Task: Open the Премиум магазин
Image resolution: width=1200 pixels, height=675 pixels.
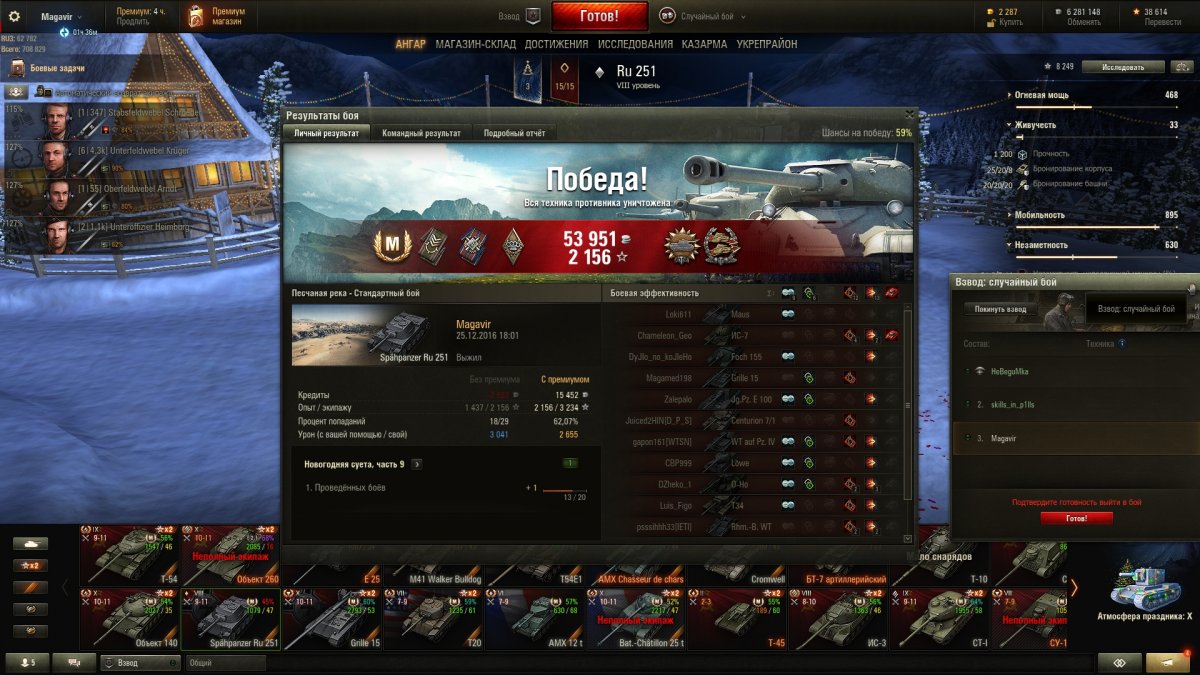Action: pos(216,16)
